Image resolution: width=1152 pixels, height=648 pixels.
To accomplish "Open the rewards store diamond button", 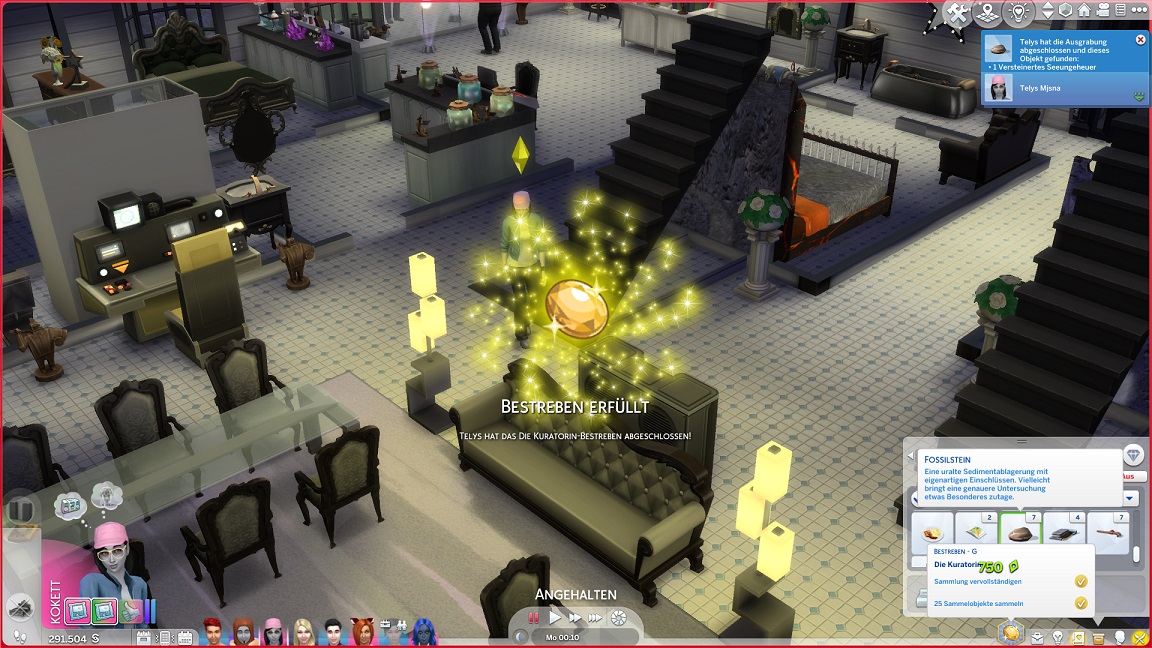I will 1133,455.
